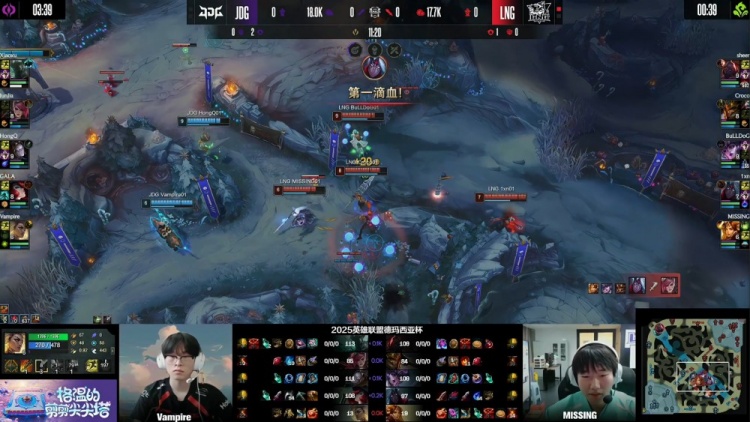
Task: Open the MISSING player webcam feed
Action: (x=579, y=372)
